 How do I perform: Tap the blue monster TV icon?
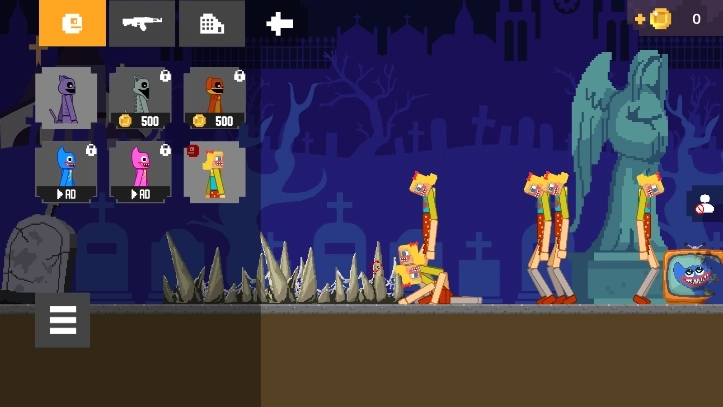click(692, 275)
